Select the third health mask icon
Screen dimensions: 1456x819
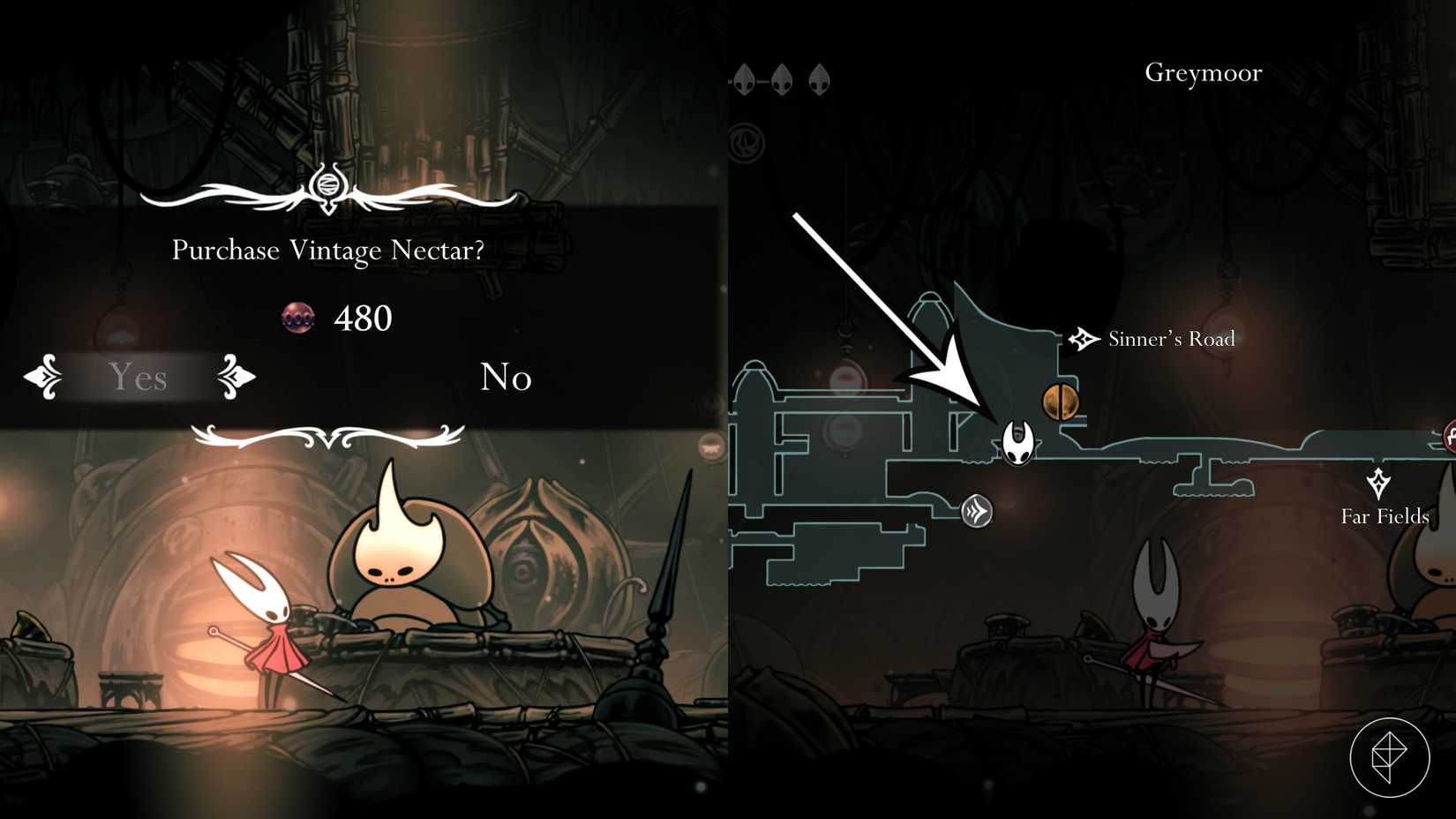[819, 78]
